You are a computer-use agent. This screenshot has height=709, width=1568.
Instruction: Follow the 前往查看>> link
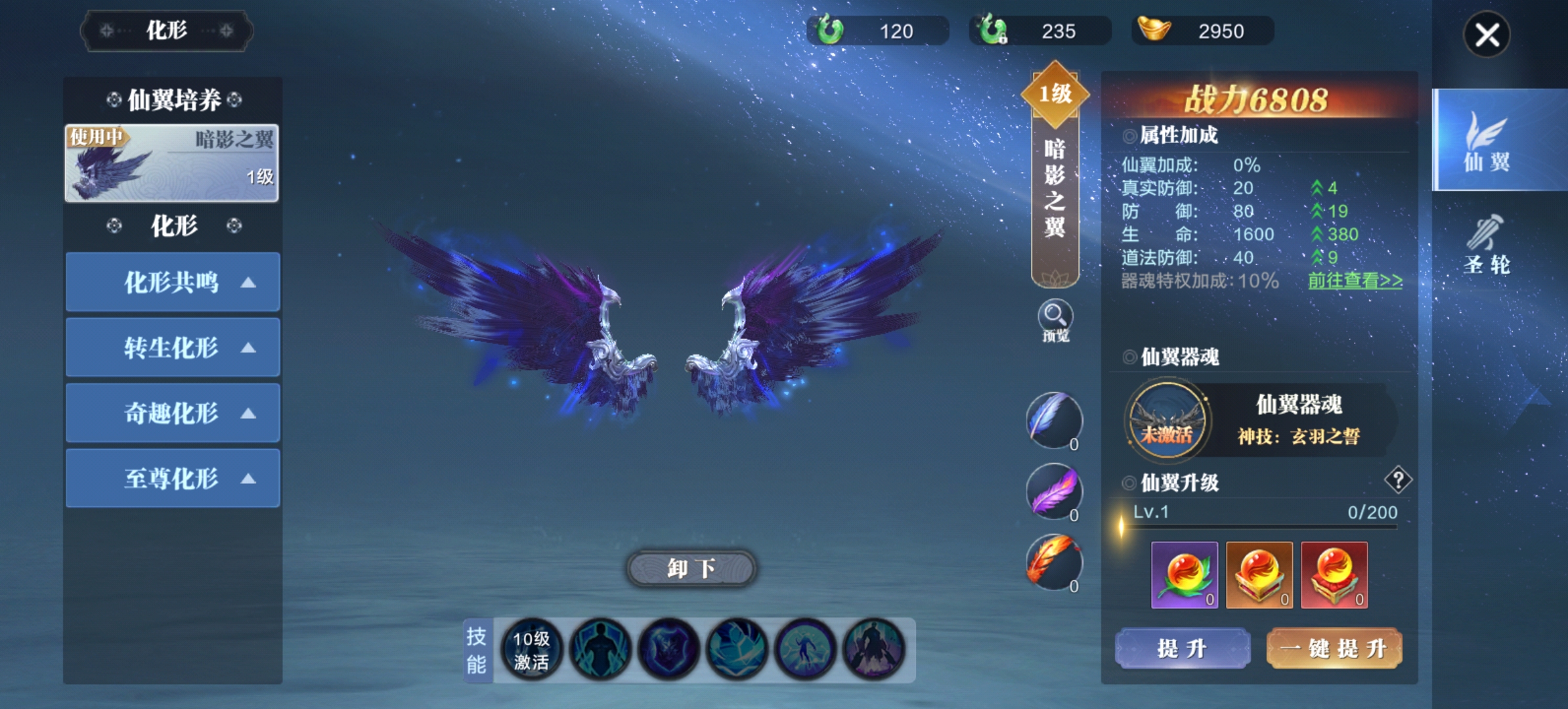click(x=1355, y=281)
